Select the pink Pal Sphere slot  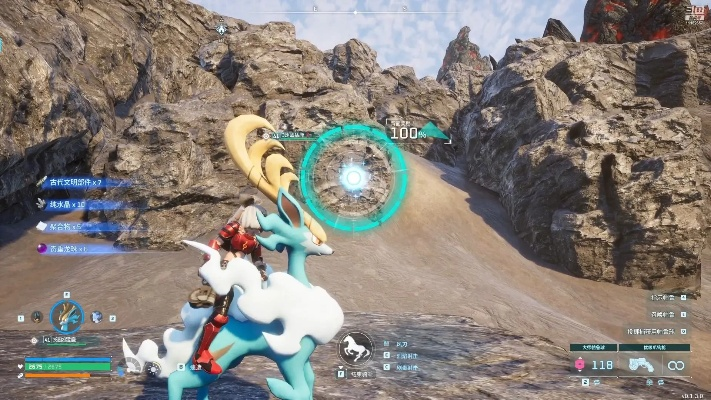click(580, 366)
